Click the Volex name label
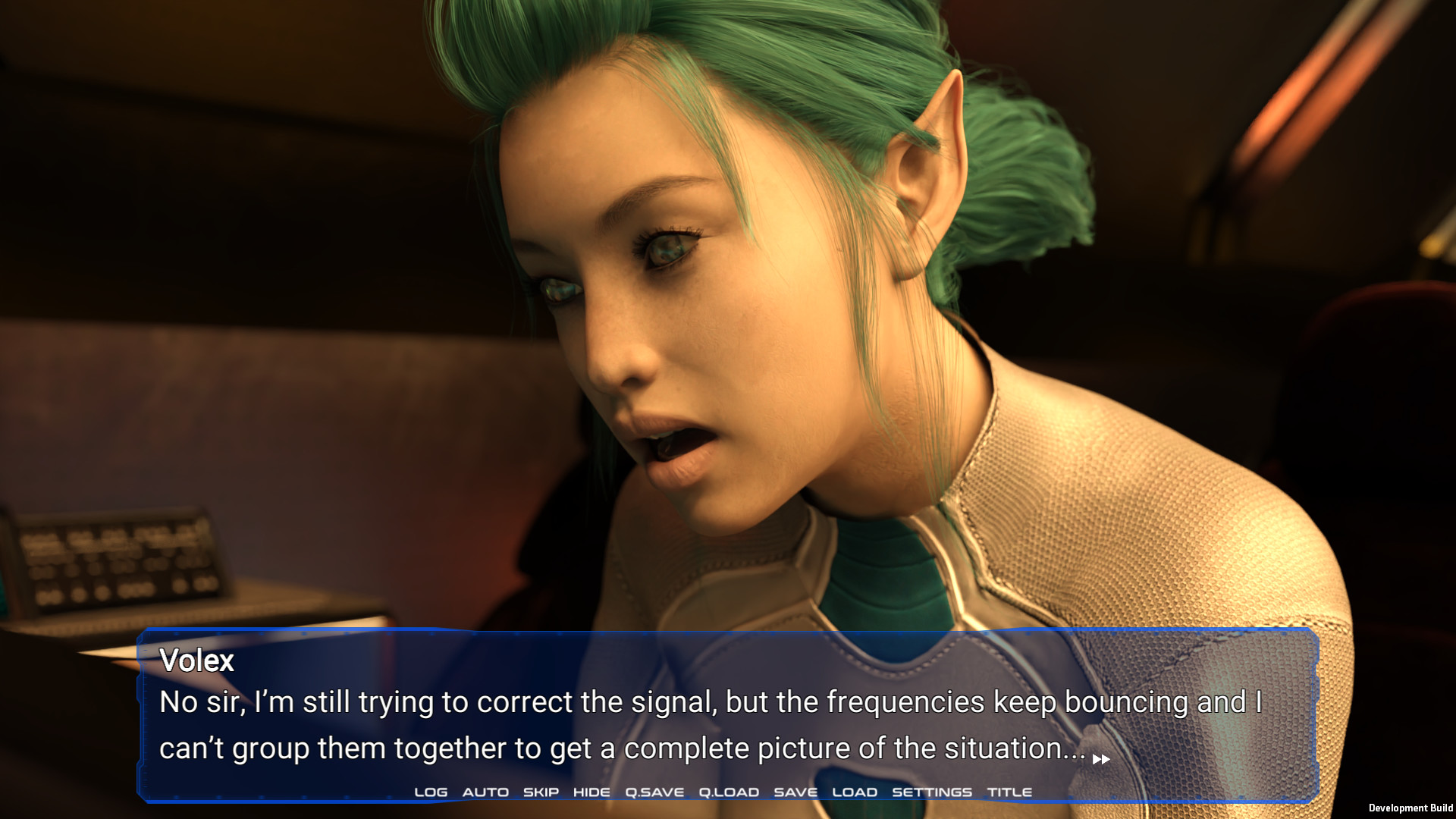The height and width of the screenshot is (819, 1456). tap(196, 661)
